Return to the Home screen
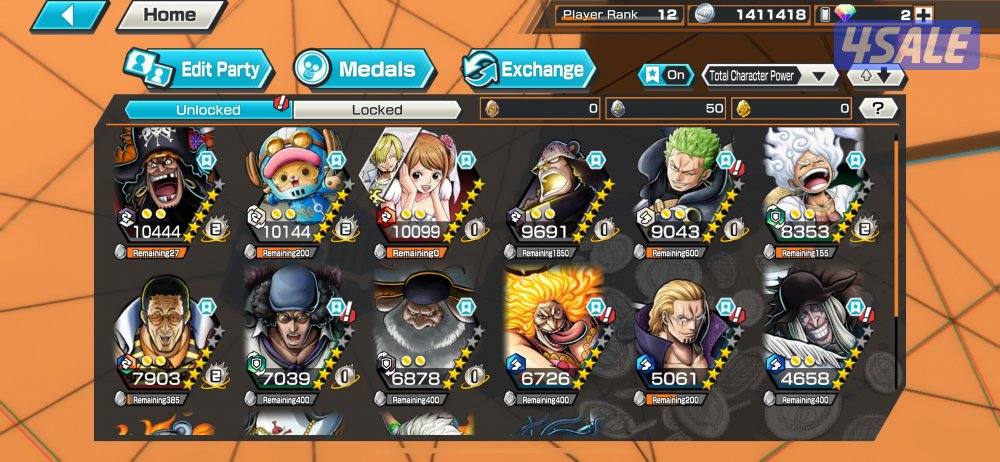This screenshot has height=462, width=1000. click(170, 15)
